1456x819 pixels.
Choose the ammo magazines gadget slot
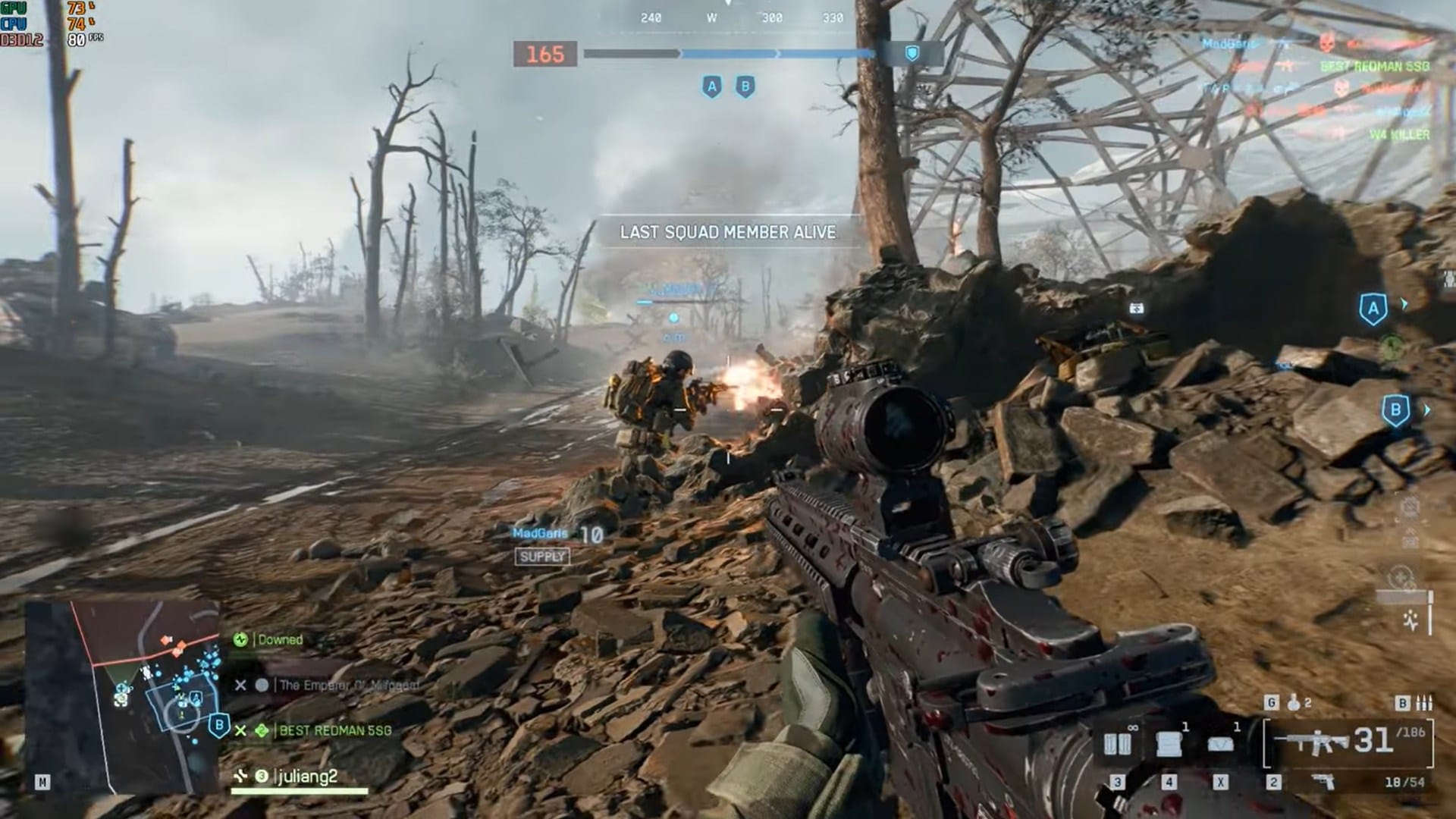pyautogui.click(x=1117, y=744)
